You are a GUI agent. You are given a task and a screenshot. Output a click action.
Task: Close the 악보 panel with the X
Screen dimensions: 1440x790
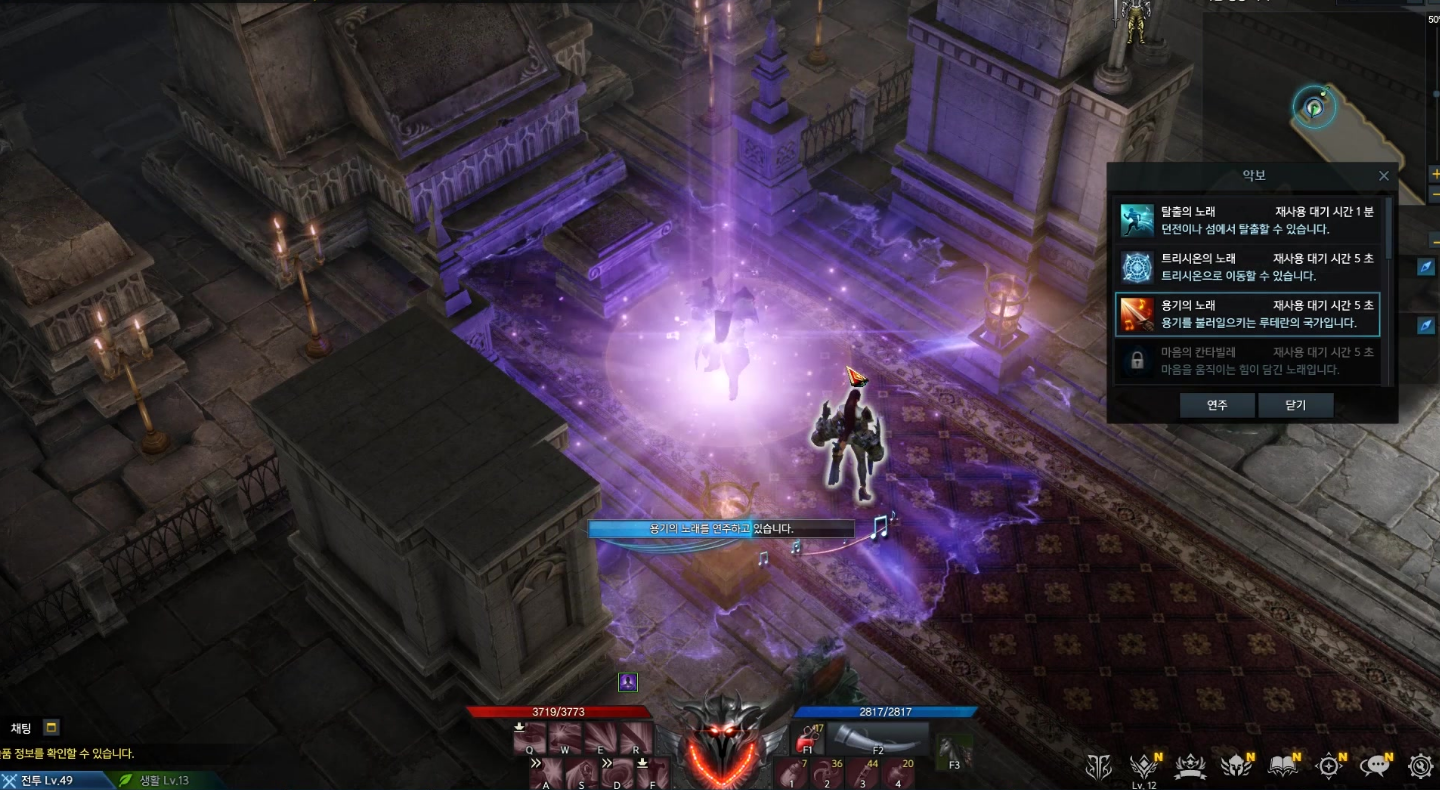pos(1384,176)
